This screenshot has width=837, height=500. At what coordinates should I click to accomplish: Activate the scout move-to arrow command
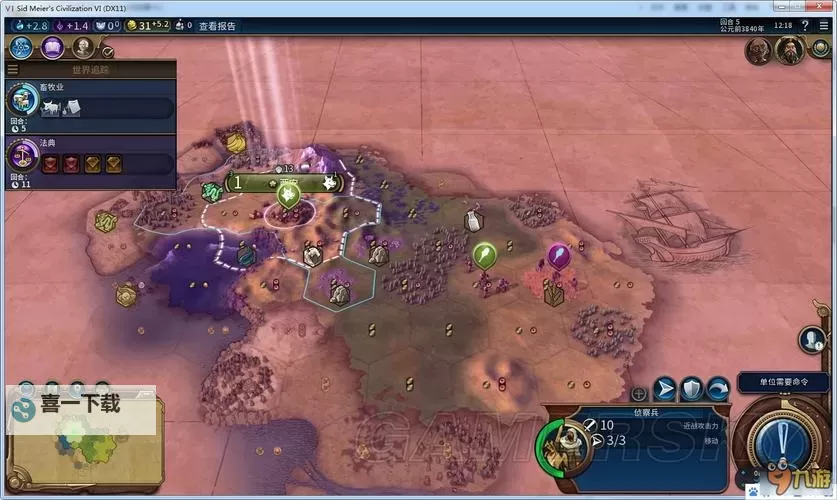pos(665,389)
